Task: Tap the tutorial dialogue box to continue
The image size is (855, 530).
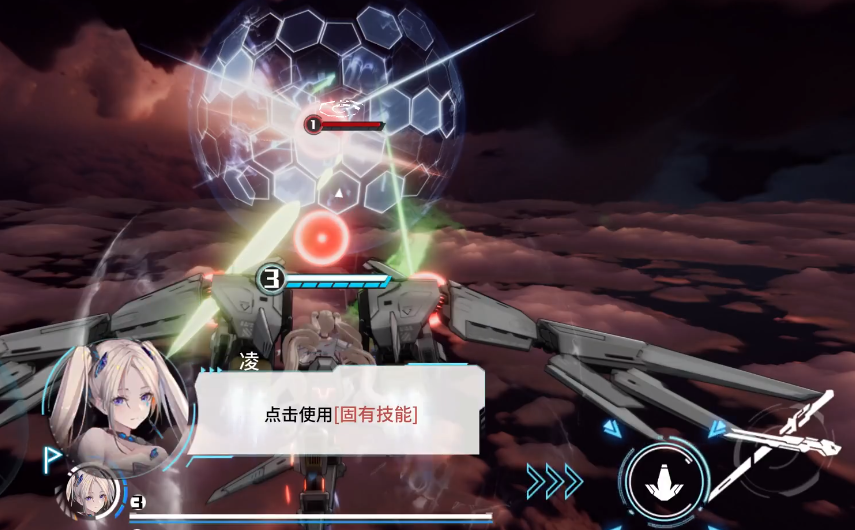Action: (x=340, y=413)
